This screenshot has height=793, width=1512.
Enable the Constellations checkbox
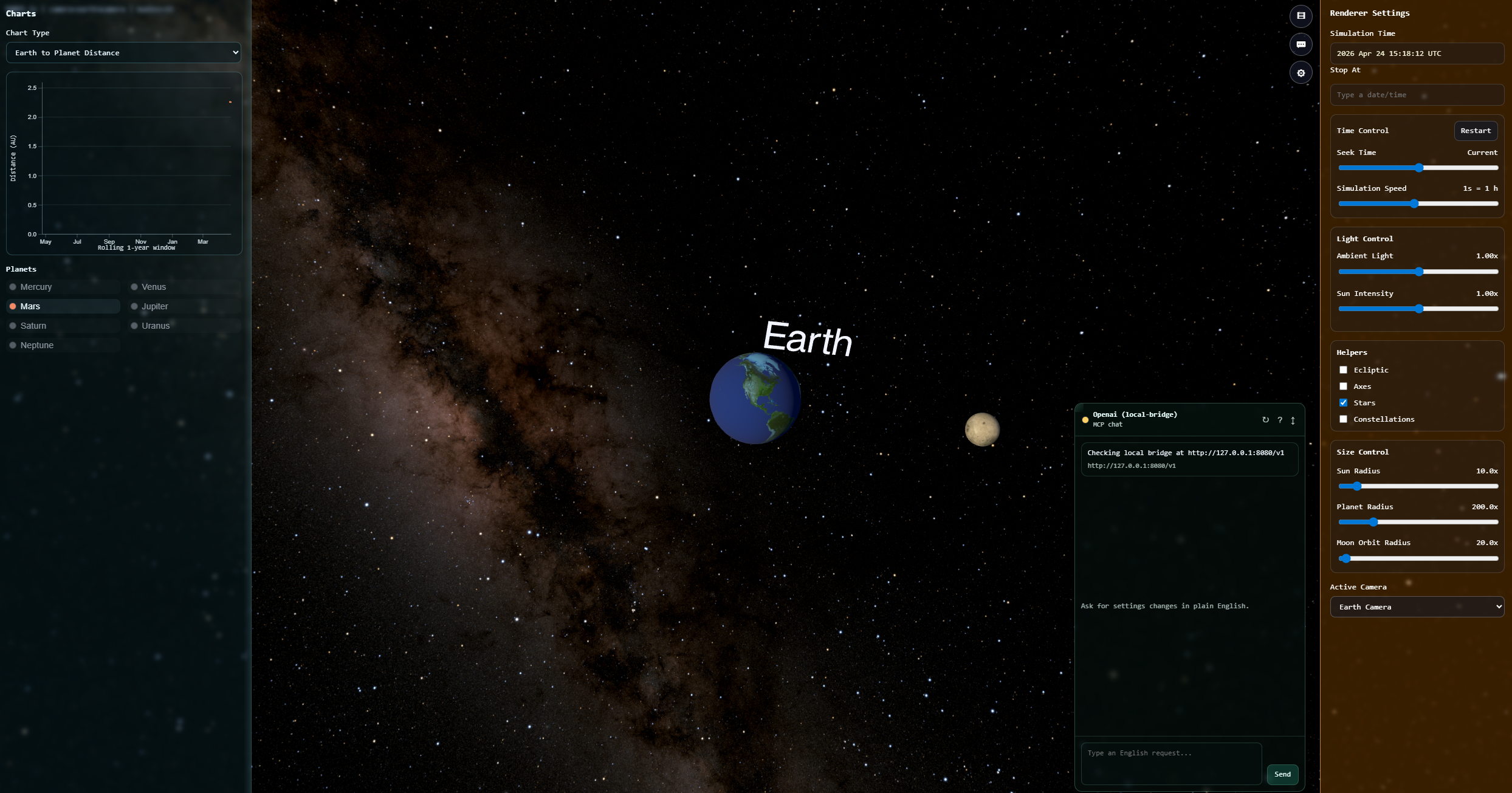click(1344, 419)
